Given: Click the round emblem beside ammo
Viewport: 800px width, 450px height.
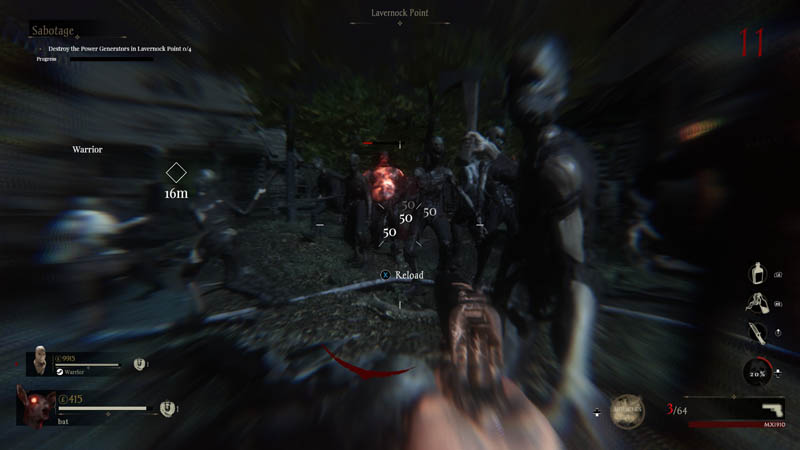Looking at the screenshot, I should tap(627, 410).
